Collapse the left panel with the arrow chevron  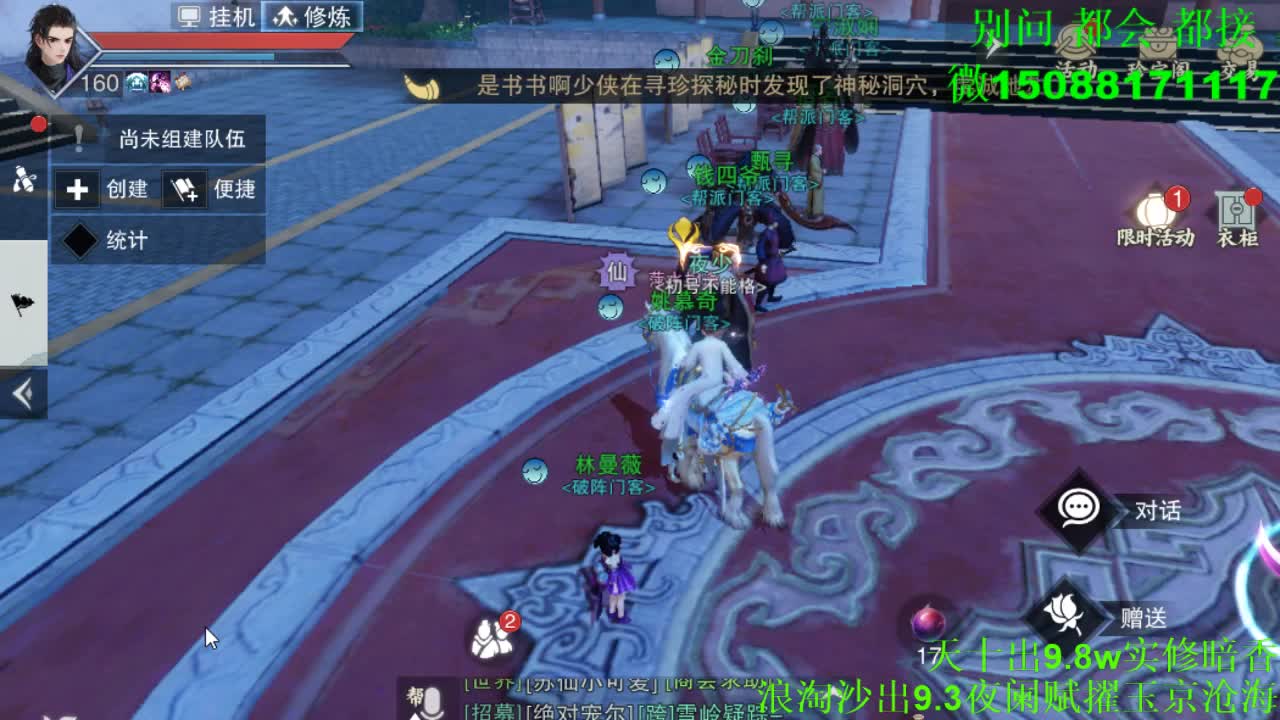tap(22, 394)
